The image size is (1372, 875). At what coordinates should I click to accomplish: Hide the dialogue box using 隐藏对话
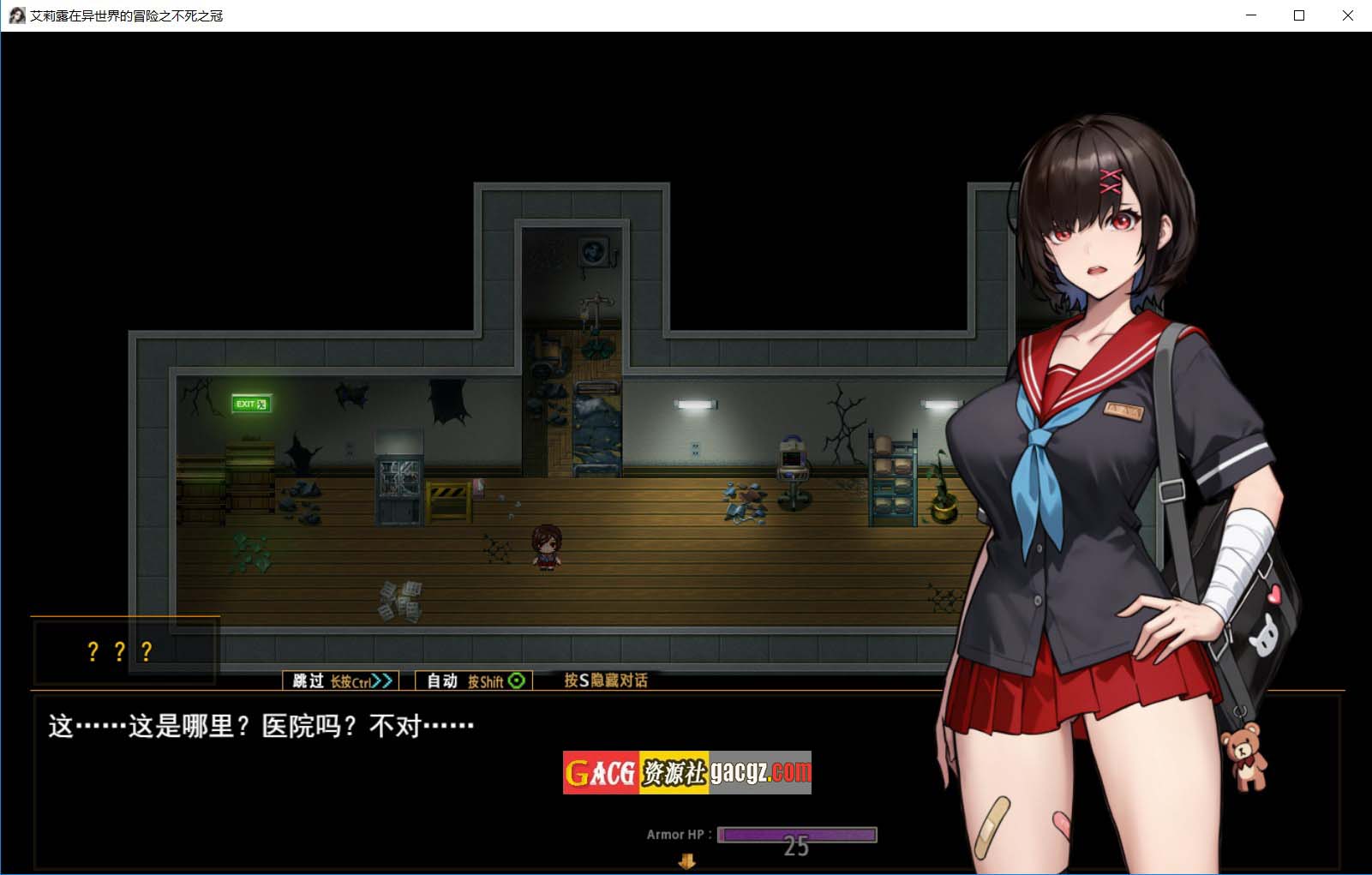(x=605, y=680)
